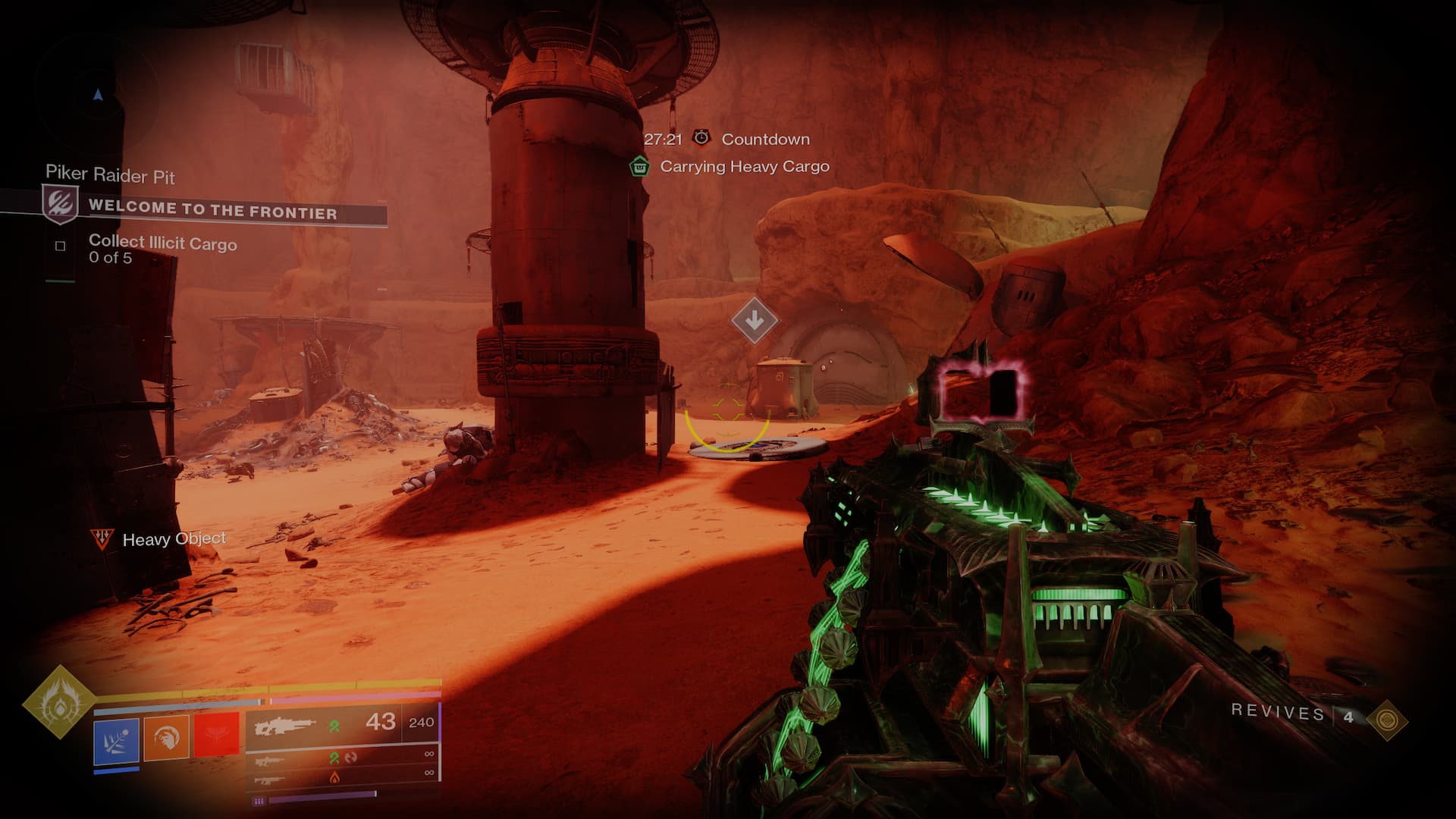
Task: Open the Welcome to the Frontier quest tracker
Action: (x=212, y=209)
